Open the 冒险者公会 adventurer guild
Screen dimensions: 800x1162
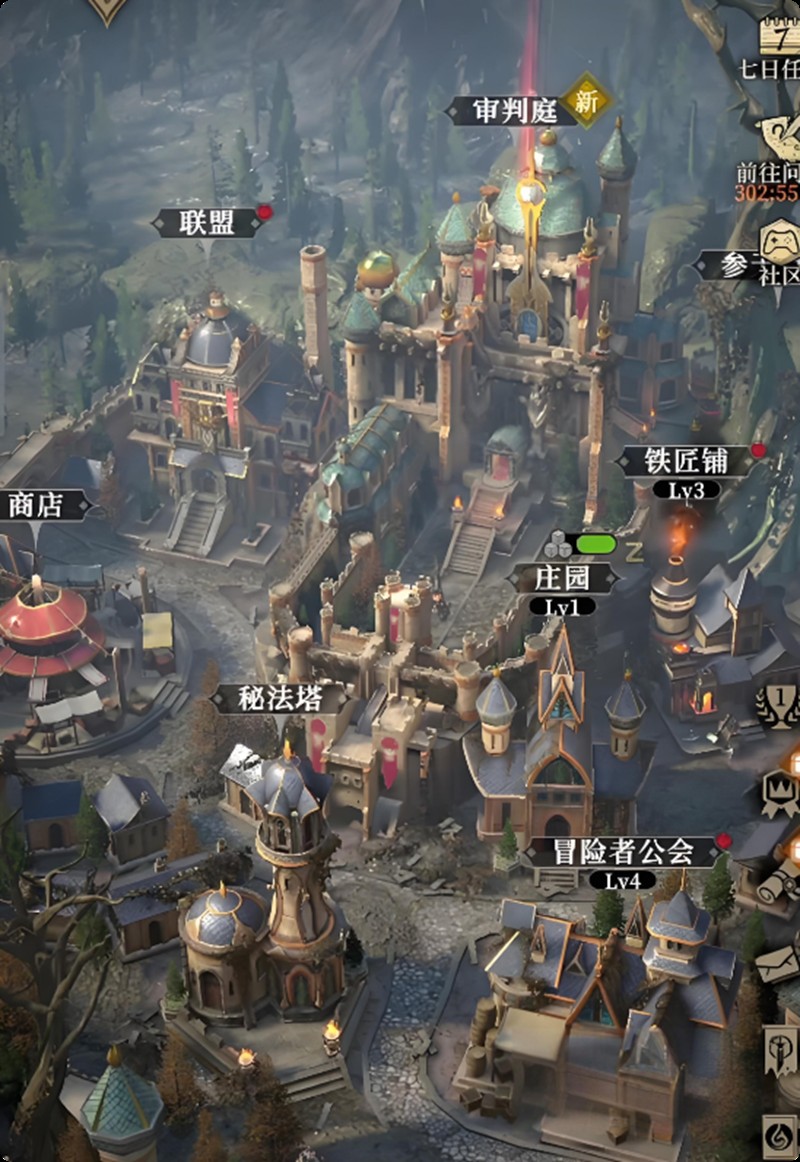click(623, 852)
